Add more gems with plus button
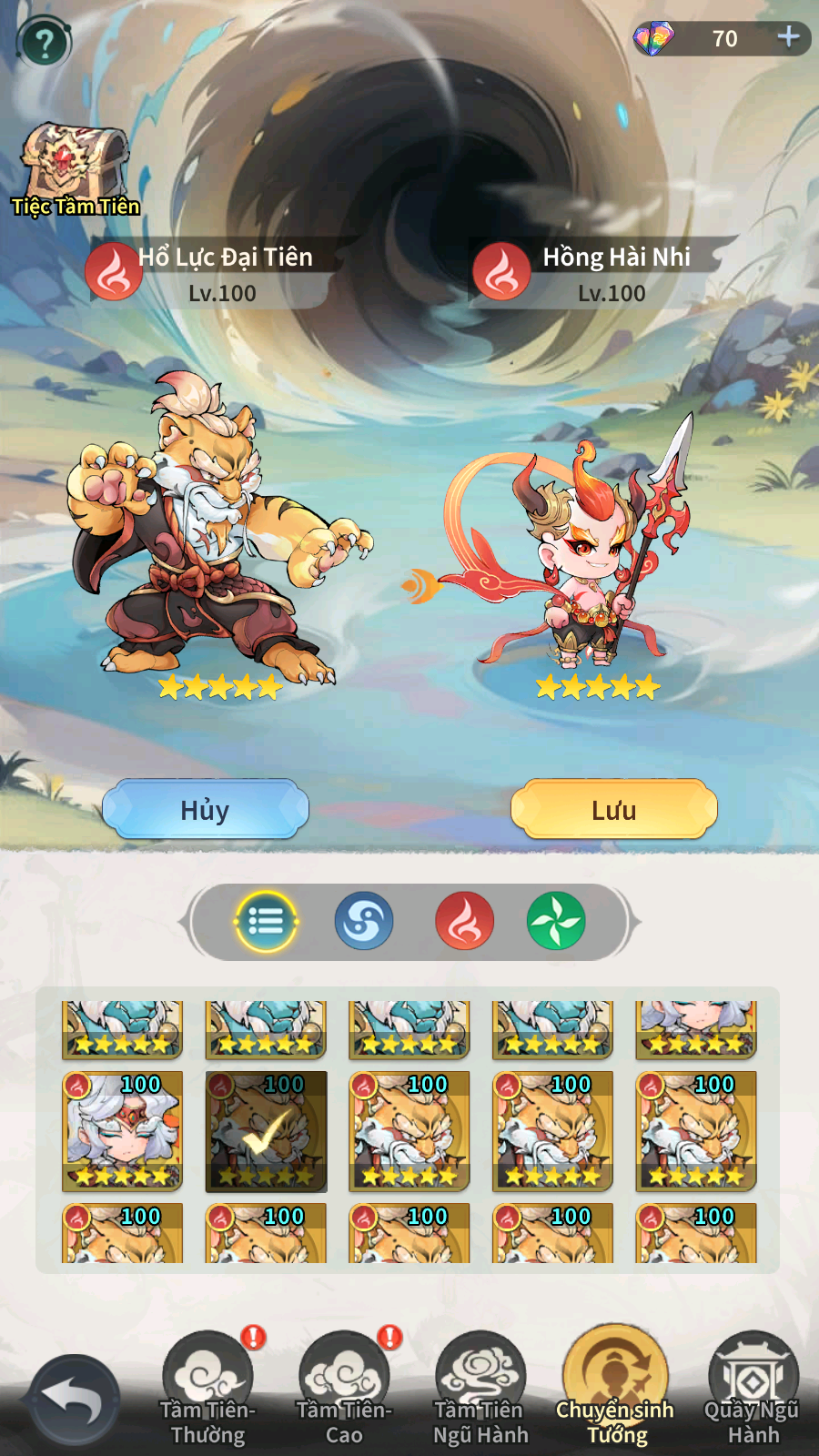The height and width of the screenshot is (1456, 819). (x=788, y=37)
